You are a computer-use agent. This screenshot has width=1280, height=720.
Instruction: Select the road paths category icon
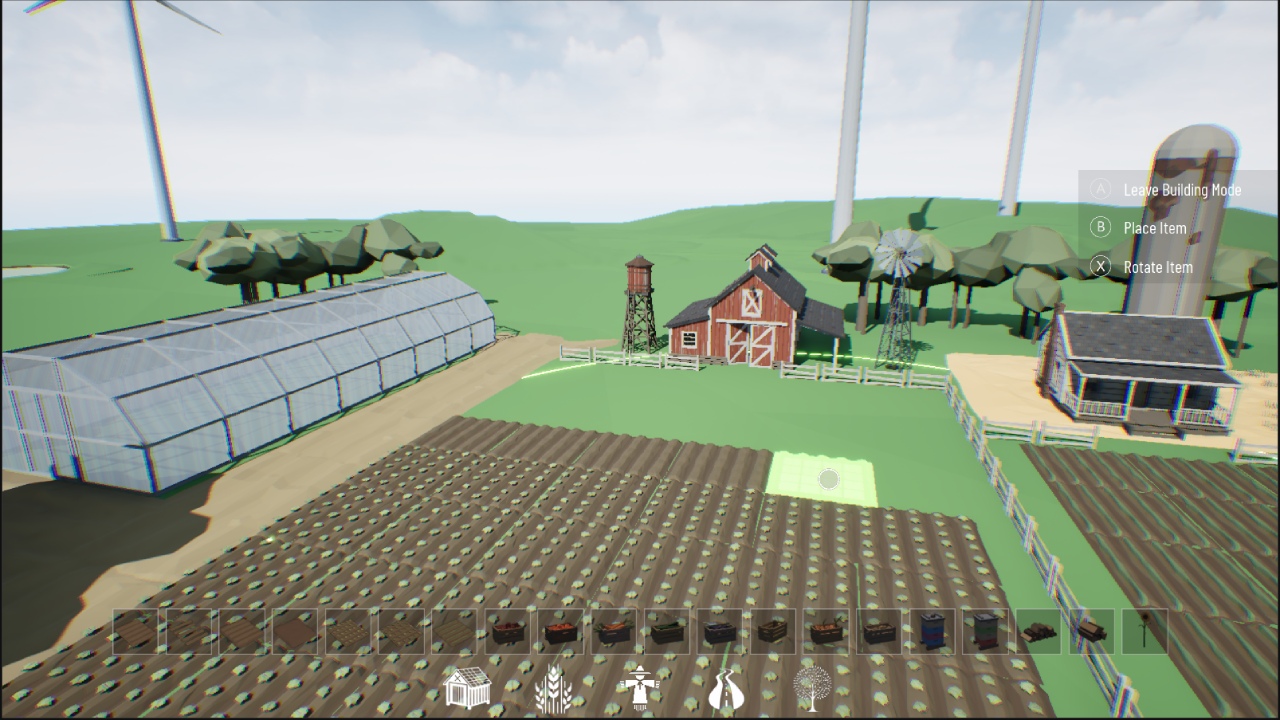pos(726,687)
